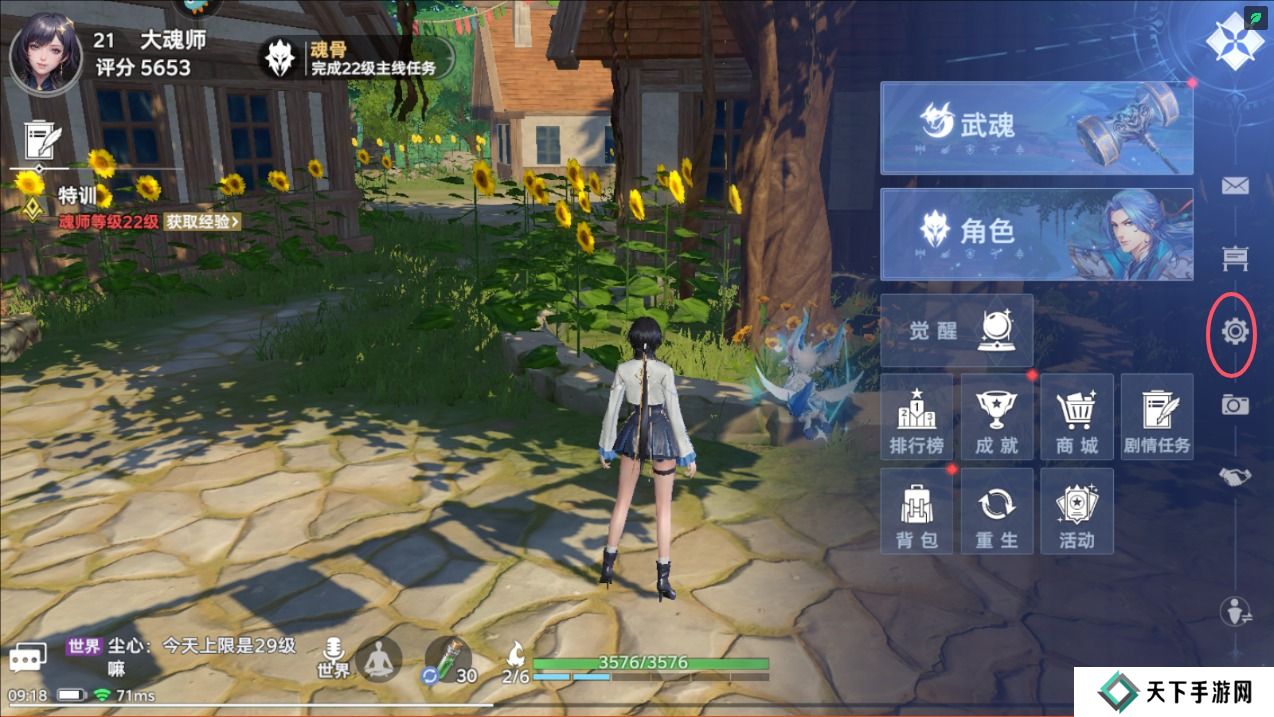Image resolution: width=1274 pixels, height=717 pixels.
Task: Open the 排行榜 leaderboard
Action: [x=916, y=417]
